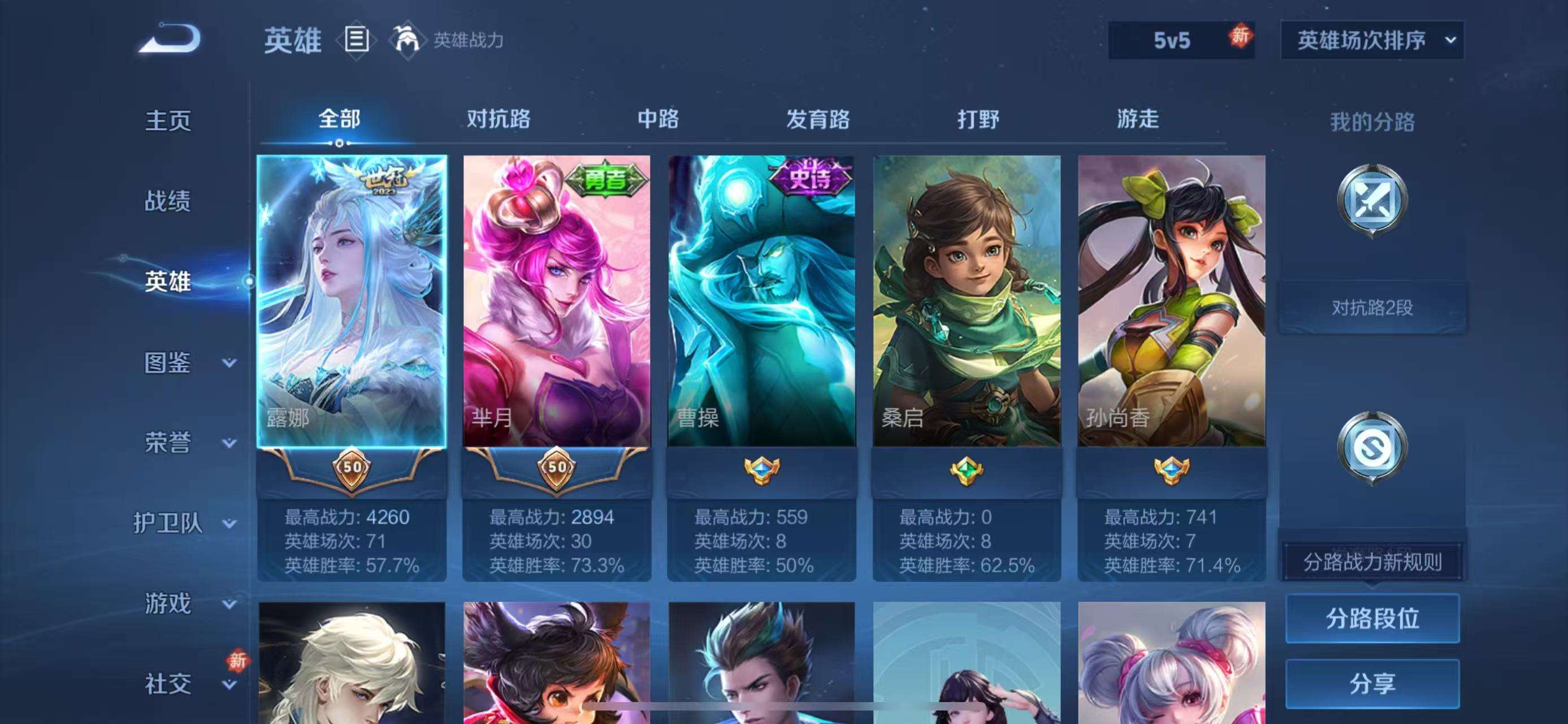Click the game logo in top-left corner
The height and width of the screenshot is (724, 1568).
(x=169, y=39)
